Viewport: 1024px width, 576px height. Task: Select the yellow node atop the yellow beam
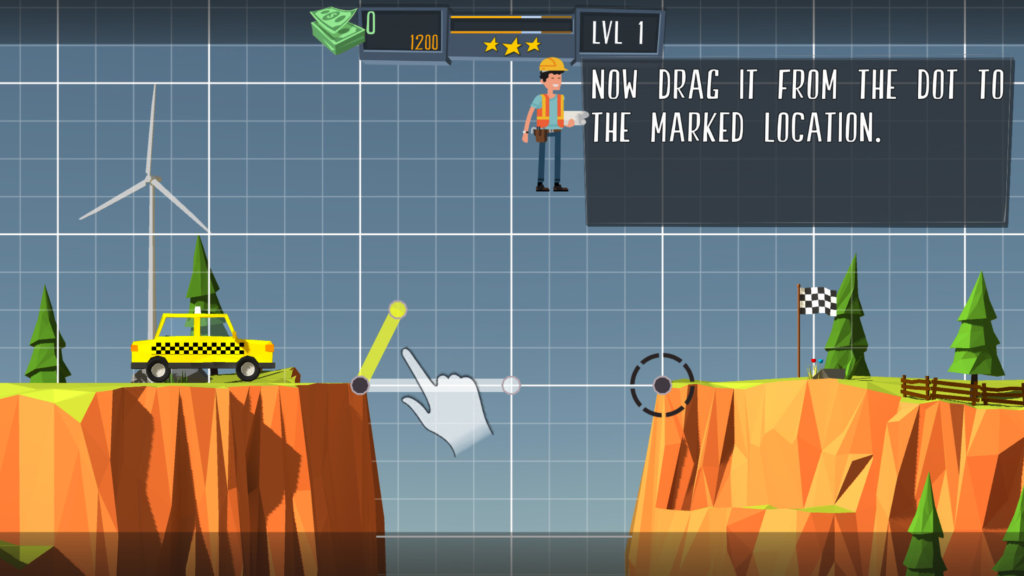point(397,309)
